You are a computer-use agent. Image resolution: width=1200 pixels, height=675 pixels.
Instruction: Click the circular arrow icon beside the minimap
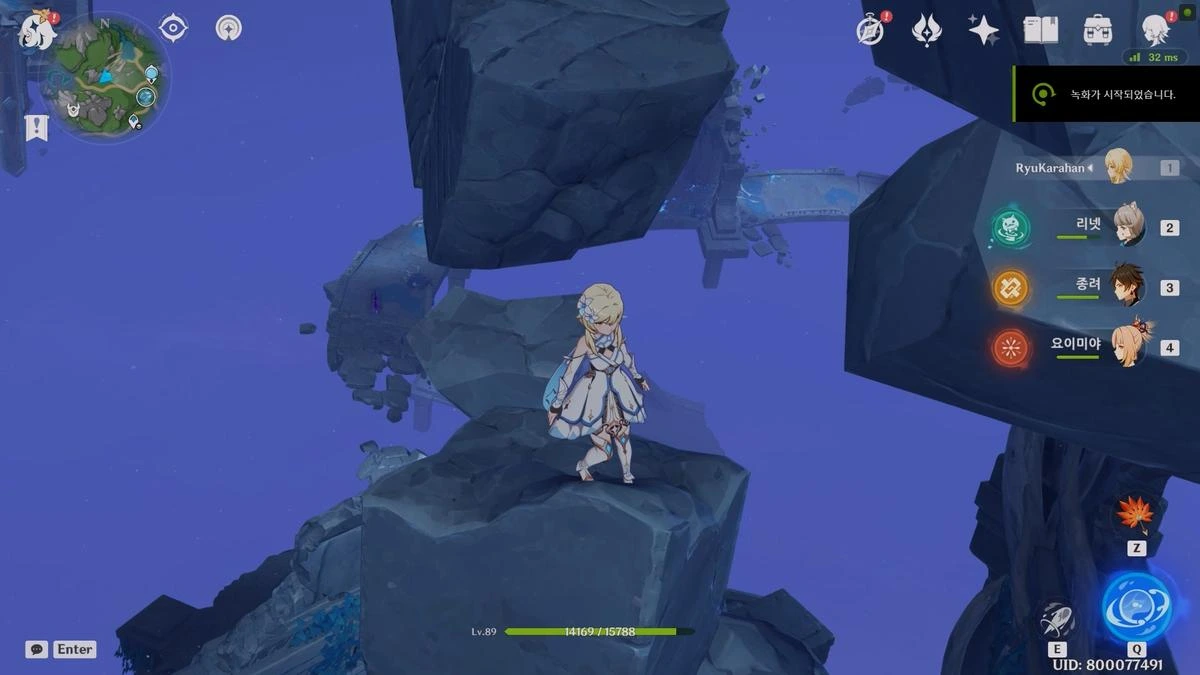(x=229, y=28)
